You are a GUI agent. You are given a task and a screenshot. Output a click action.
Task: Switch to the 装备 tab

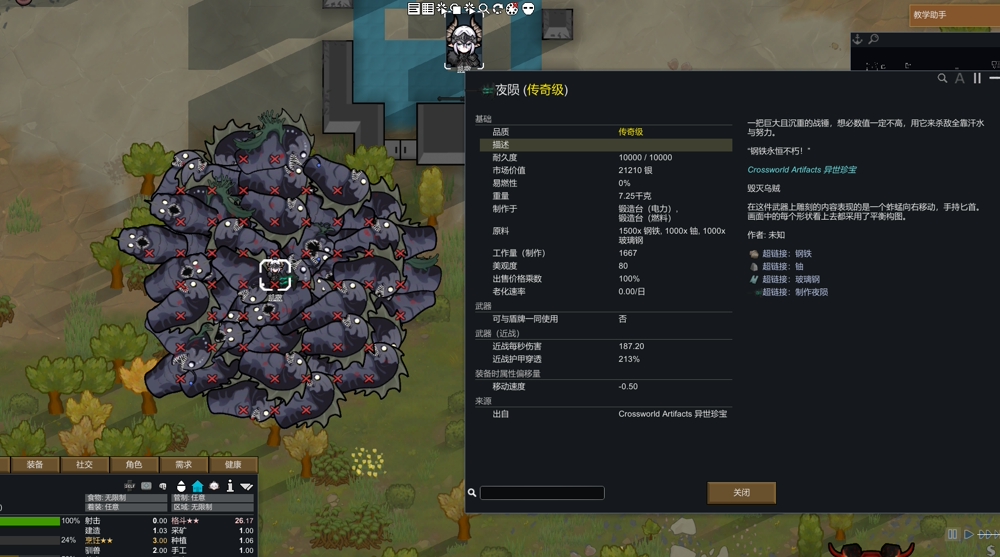click(35, 464)
